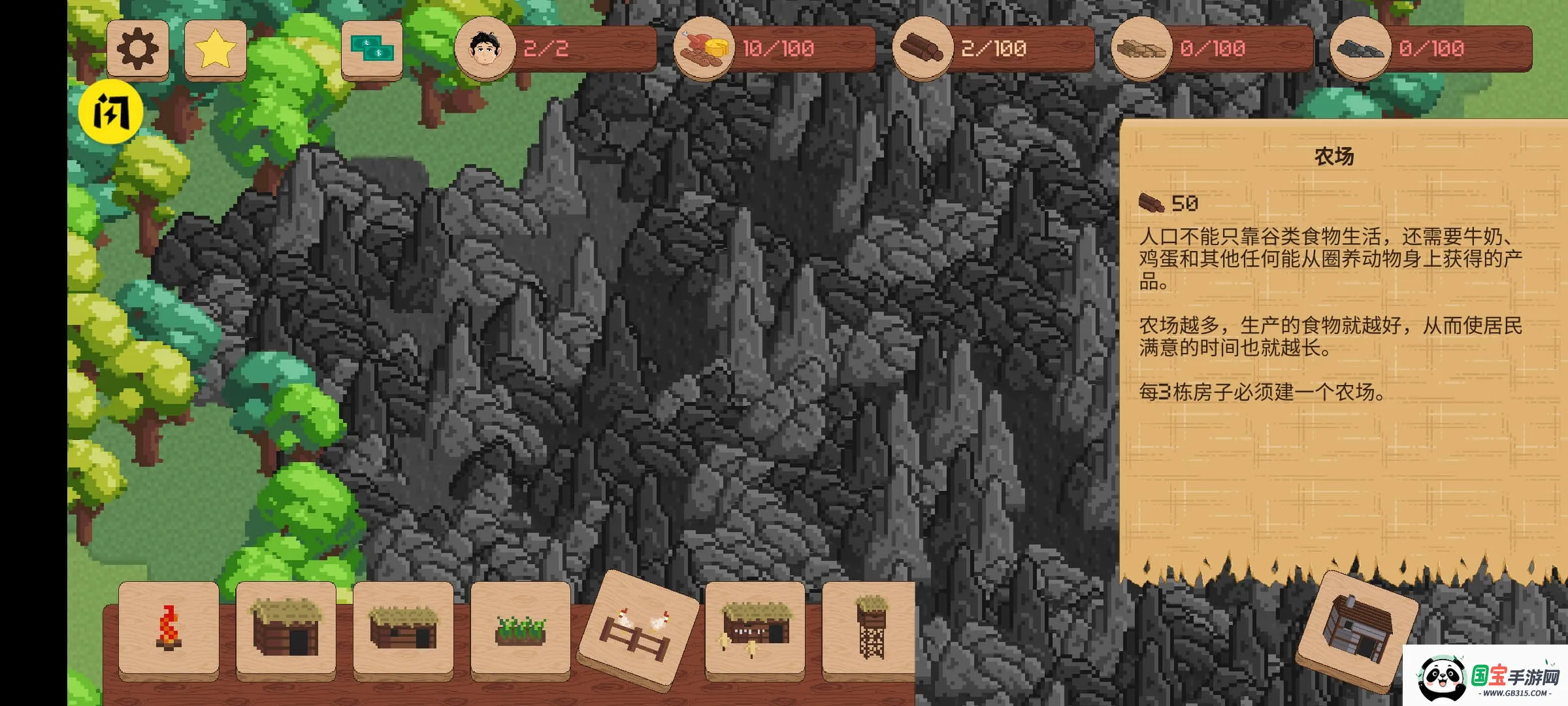Open the gear settings menu
1568x706 pixels.
coord(138,49)
